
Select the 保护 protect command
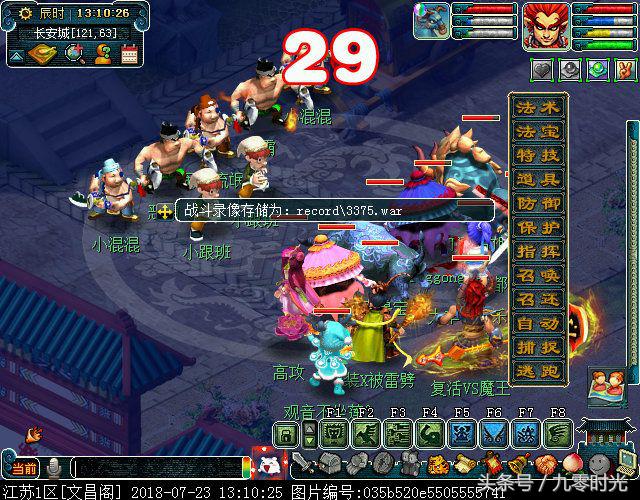click(538, 228)
